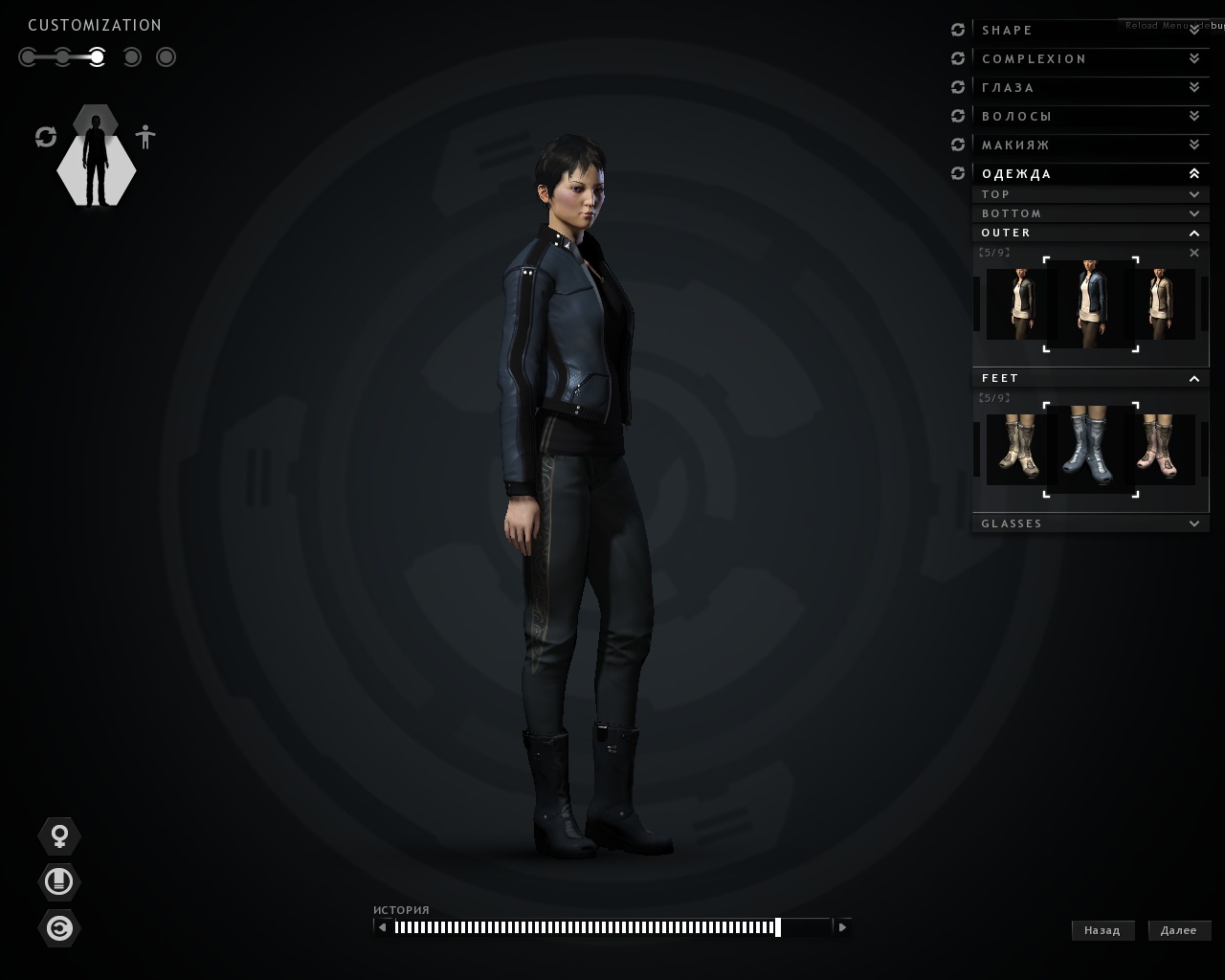Step history back with left arrow
1225x980 pixels.
coord(383,926)
